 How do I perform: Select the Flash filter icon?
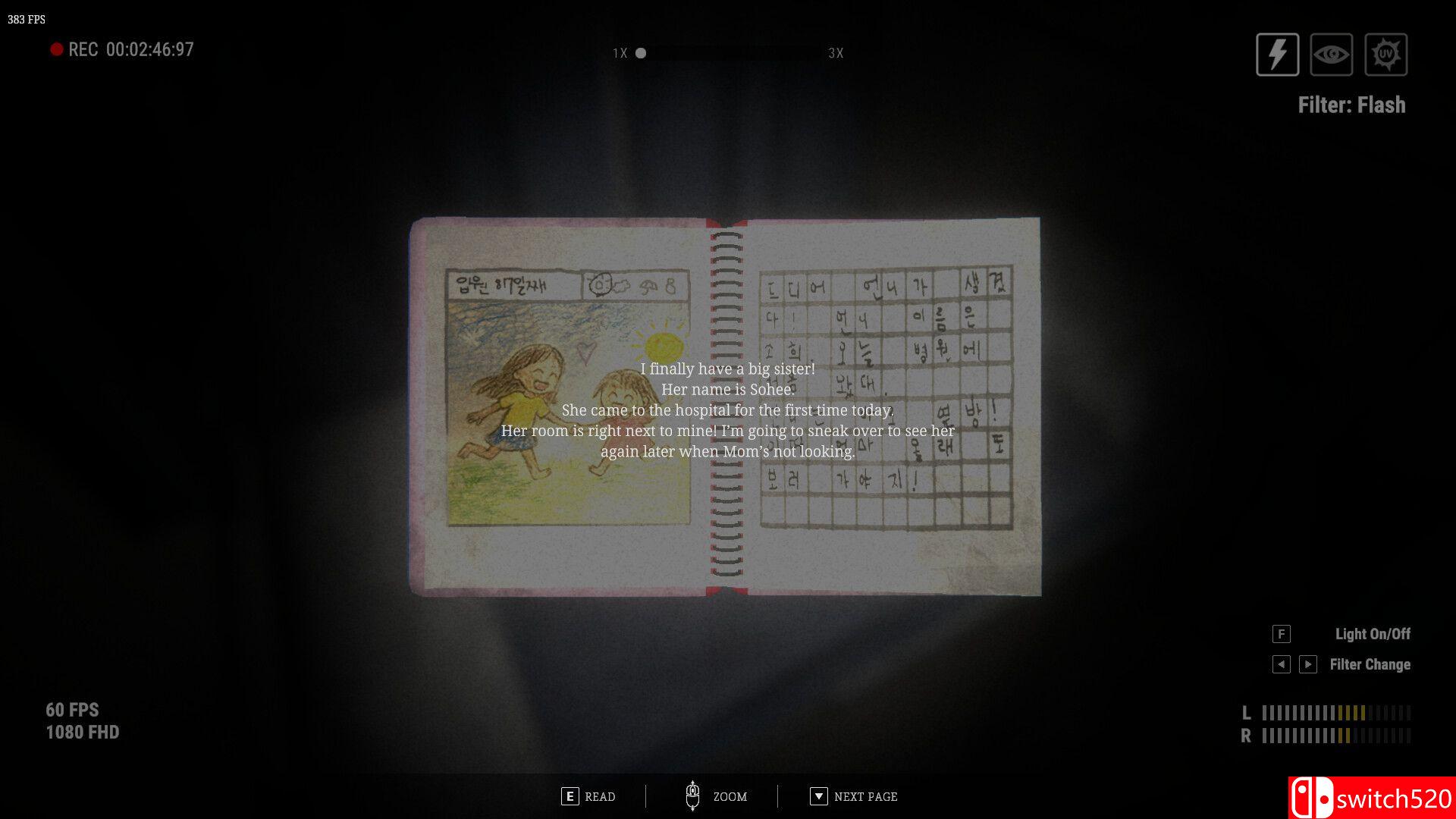coord(1277,54)
